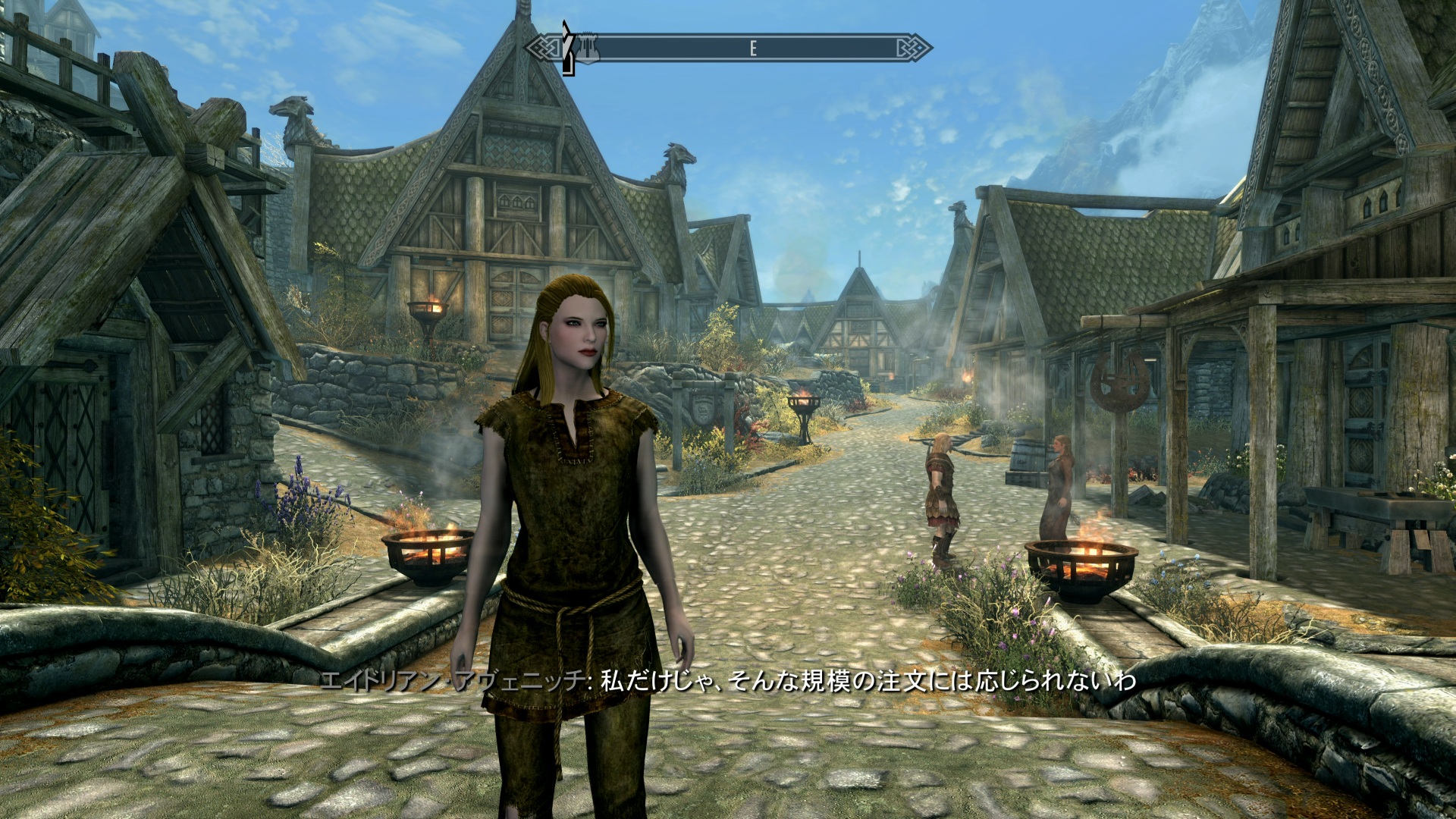The height and width of the screenshot is (819, 1456).
Task: Click the castle location marker on the compass
Action: click(x=587, y=49)
